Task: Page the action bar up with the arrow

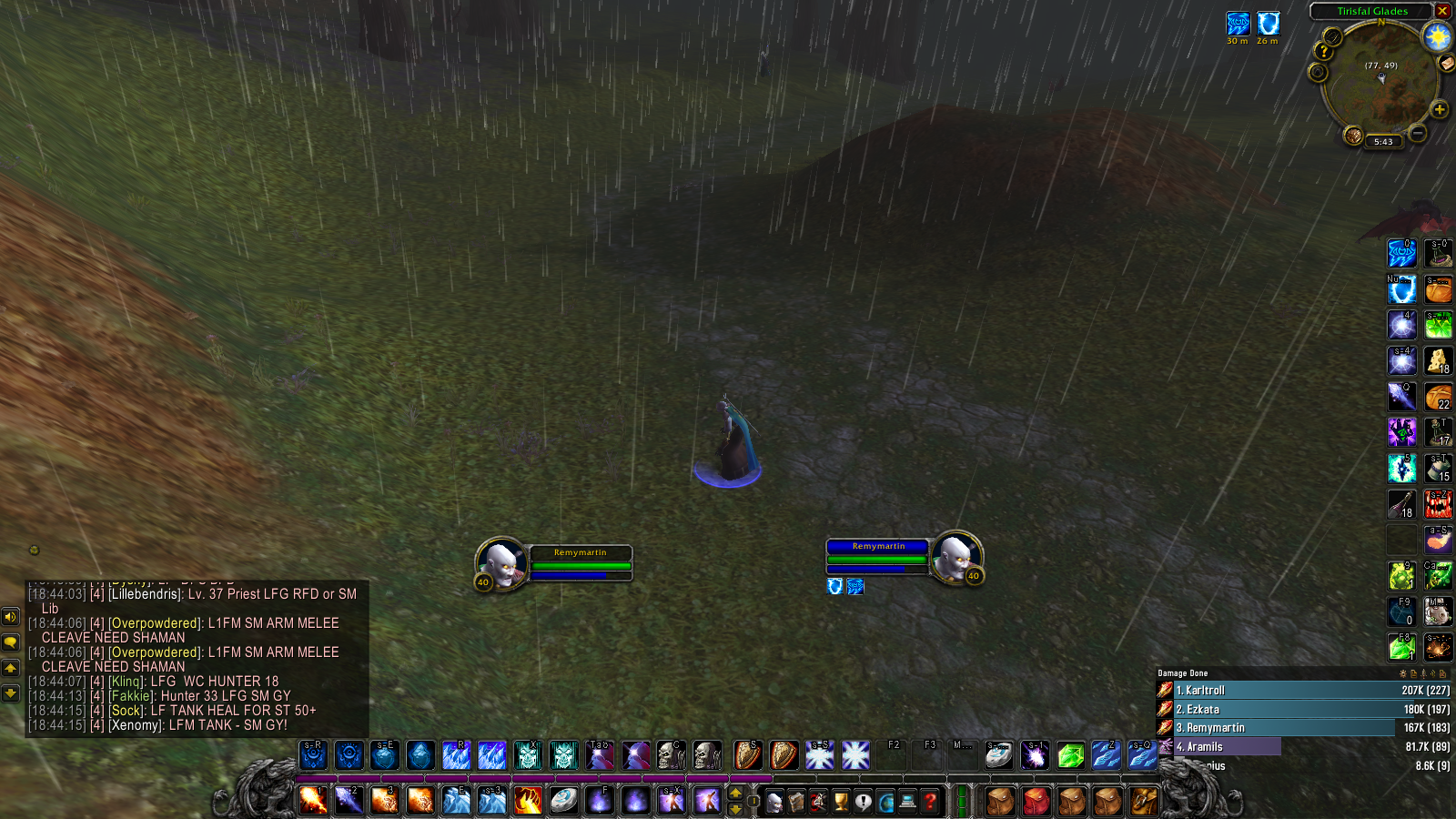Action: pos(736,794)
